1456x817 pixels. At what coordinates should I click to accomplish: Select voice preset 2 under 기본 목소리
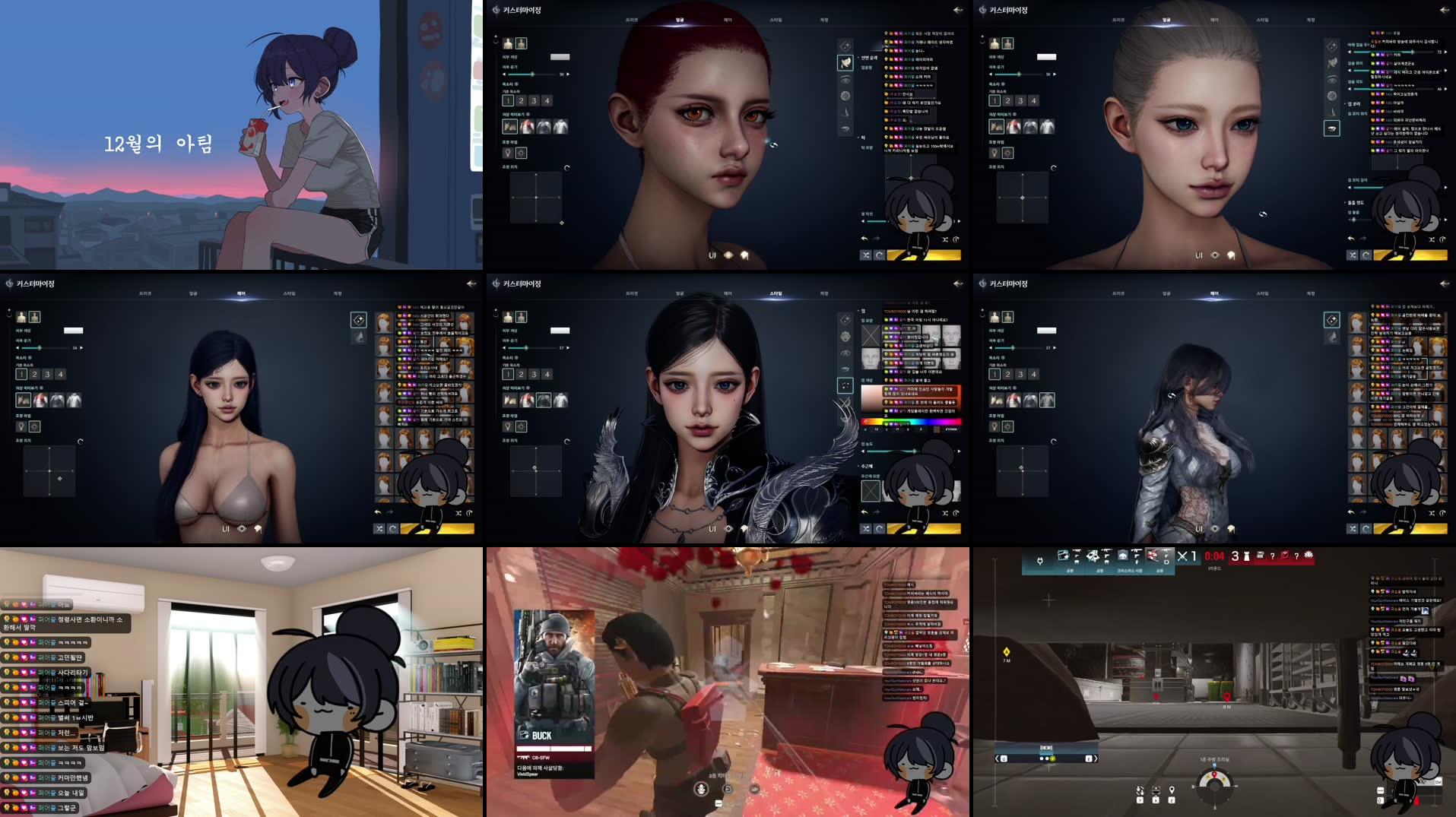click(x=521, y=100)
